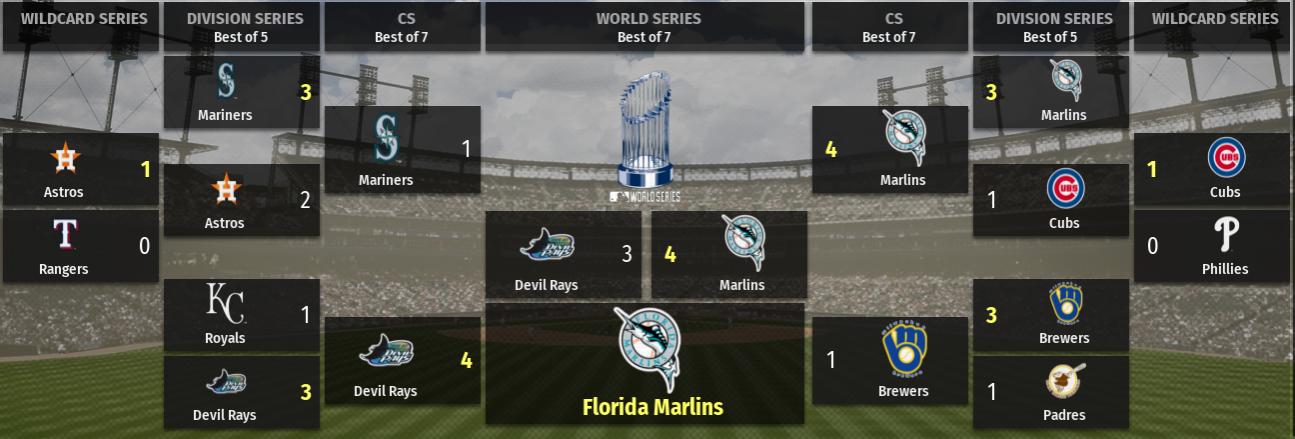Open the Royals Division Series tile
Viewport: 1295px width, 439px height.
click(241, 315)
